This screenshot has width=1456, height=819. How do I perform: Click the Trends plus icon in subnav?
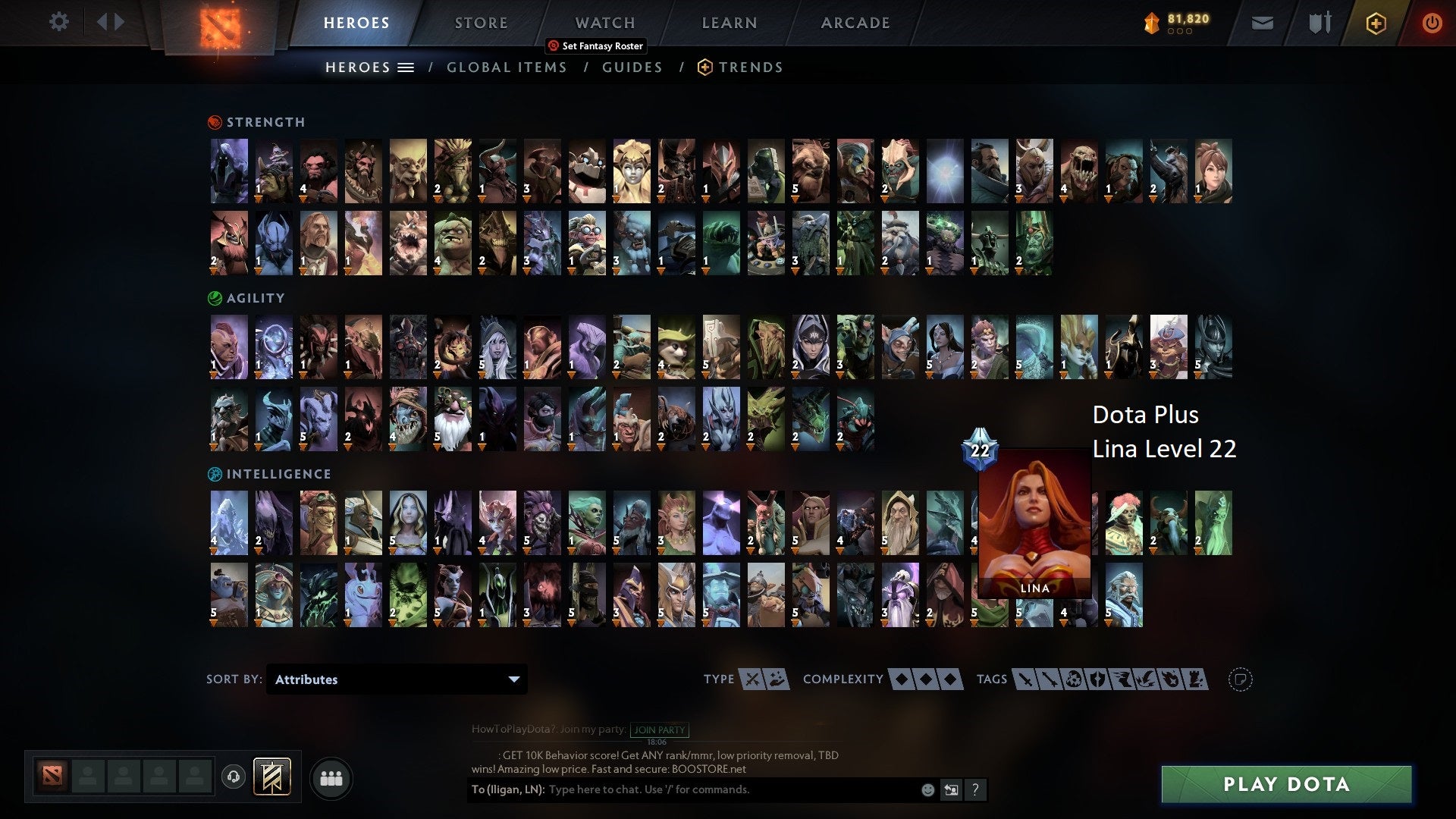pyautogui.click(x=704, y=67)
